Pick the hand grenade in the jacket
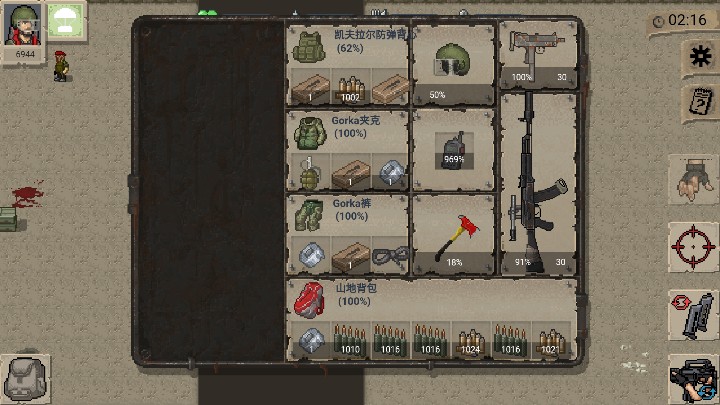Image resolution: width=720 pixels, height=405 pixels. 309,174
